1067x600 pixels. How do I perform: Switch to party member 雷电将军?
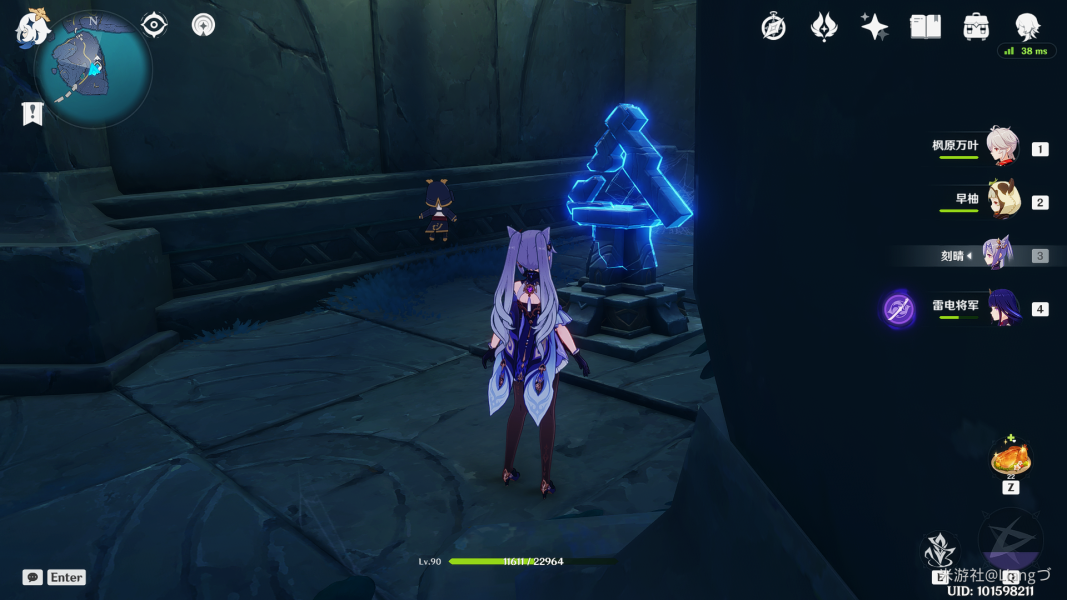[x=1002, y=307]
